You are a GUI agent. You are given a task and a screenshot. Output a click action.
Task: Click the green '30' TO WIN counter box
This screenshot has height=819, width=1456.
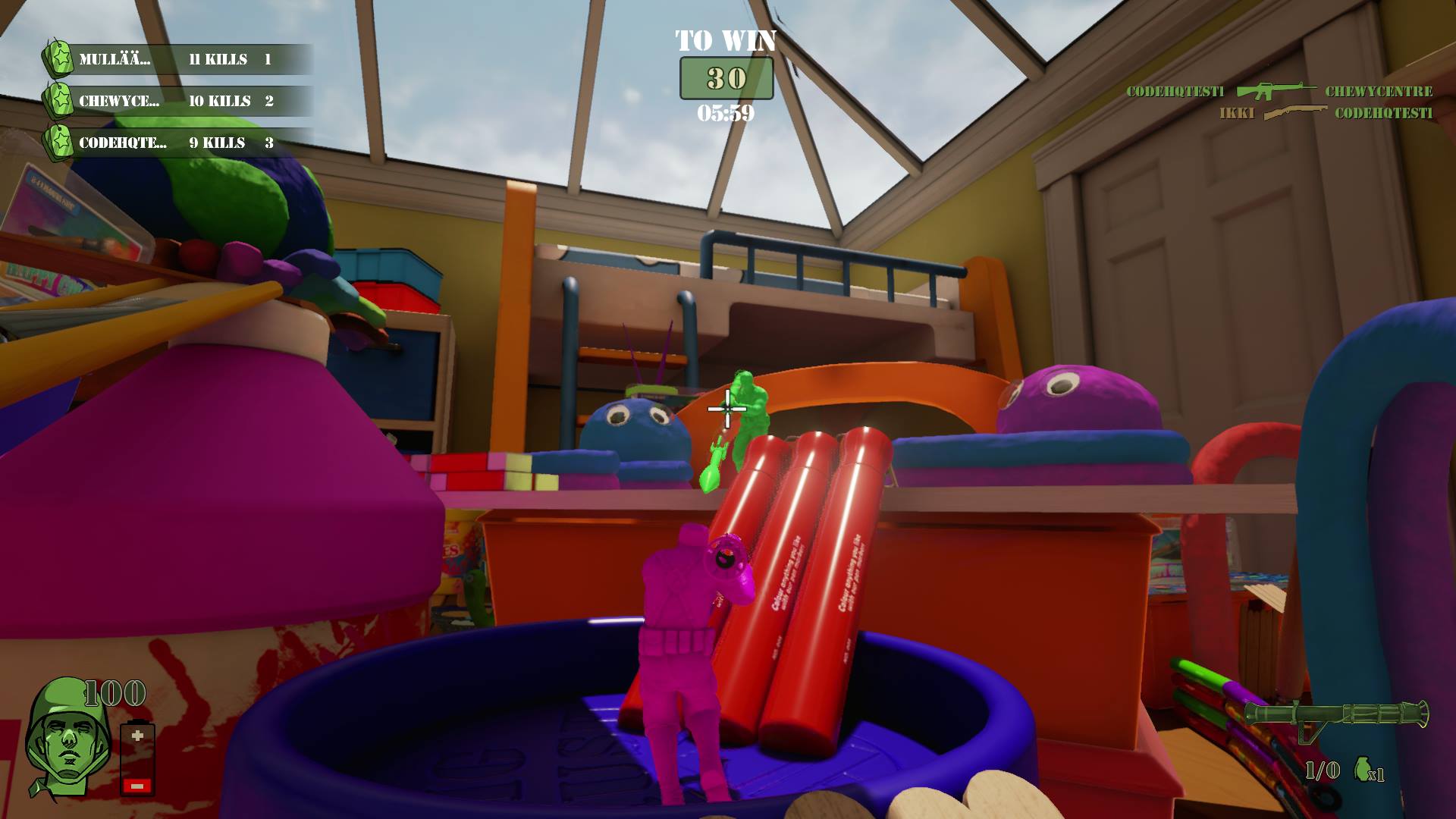coord(726,77)
